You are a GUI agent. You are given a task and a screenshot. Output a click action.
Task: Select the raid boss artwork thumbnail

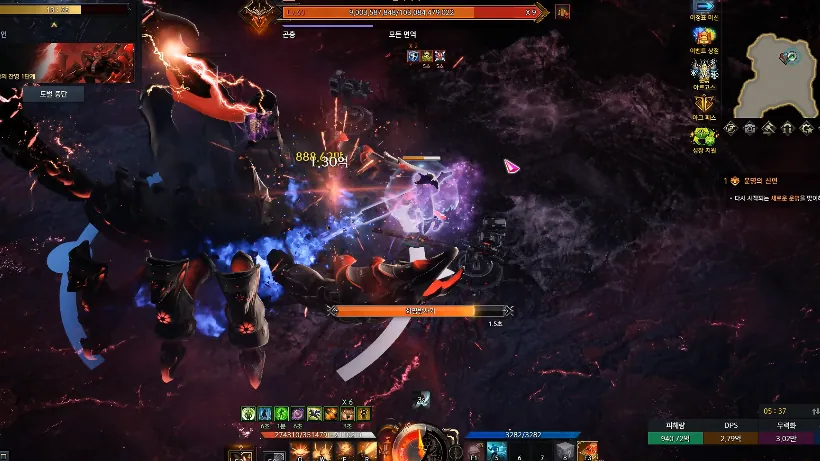(x=84, y=62)
